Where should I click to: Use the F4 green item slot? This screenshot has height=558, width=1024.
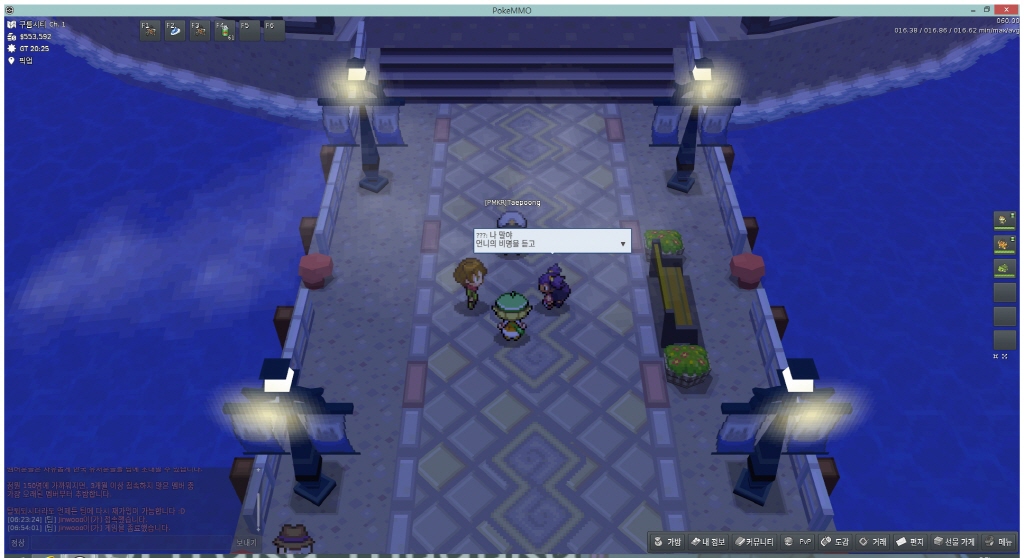224,30
